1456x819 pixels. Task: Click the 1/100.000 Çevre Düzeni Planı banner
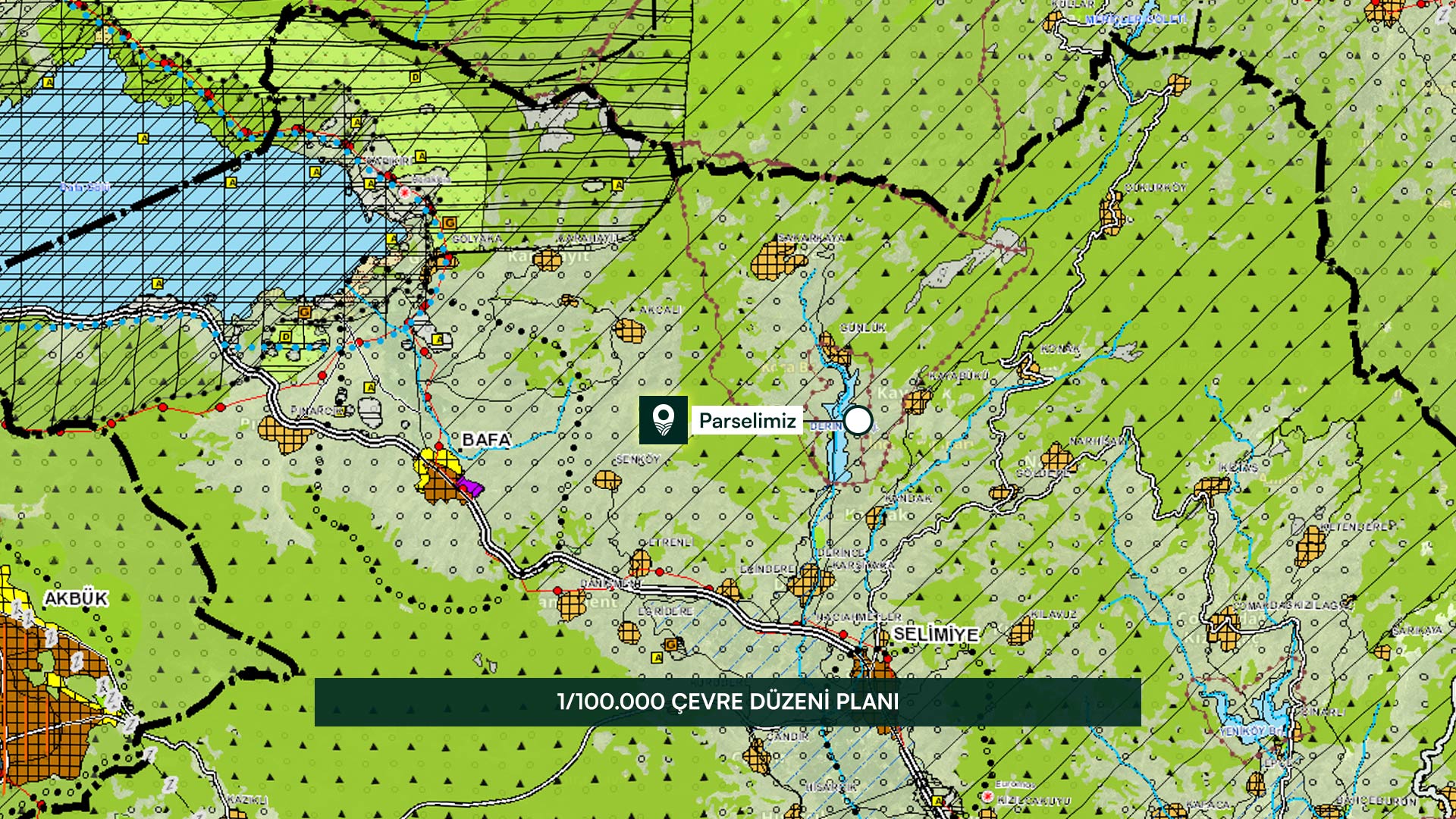(727, 701)
